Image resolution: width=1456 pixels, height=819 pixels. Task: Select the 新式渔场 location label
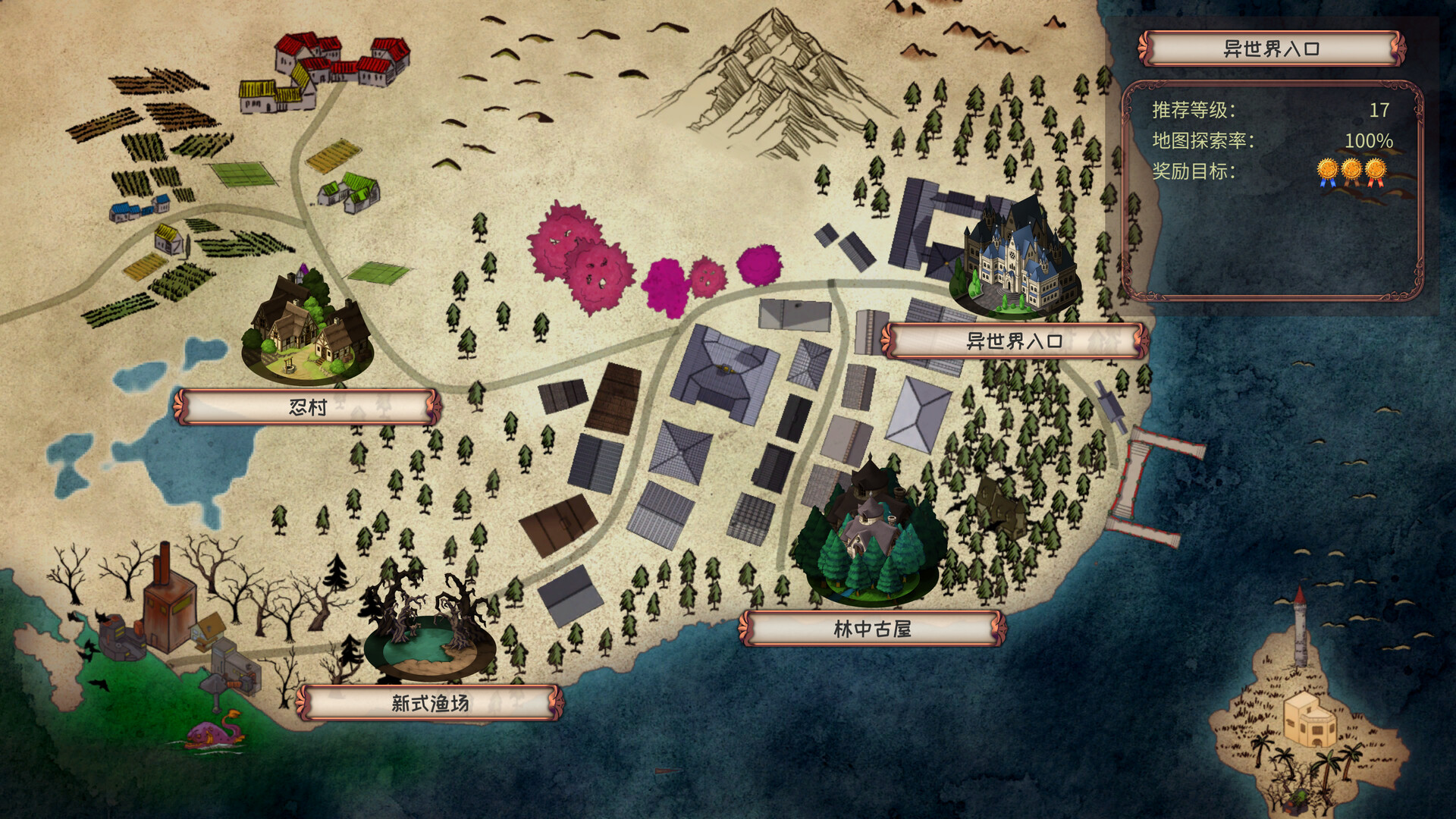click(x=430, y=703)
